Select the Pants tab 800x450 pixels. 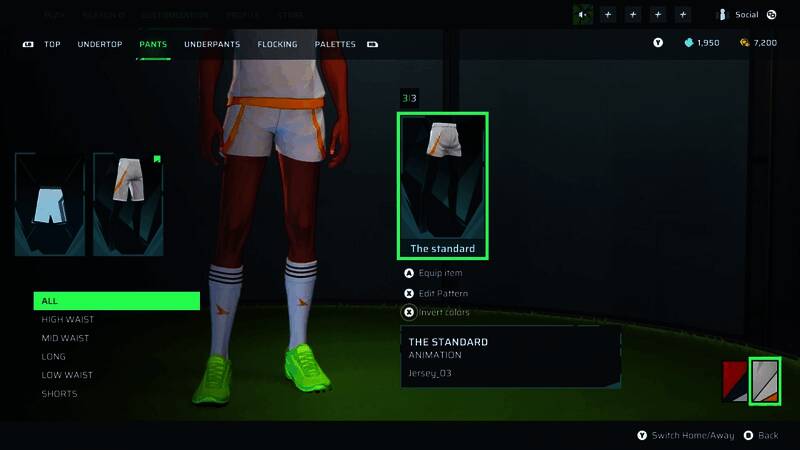click(x=153, y=44)
